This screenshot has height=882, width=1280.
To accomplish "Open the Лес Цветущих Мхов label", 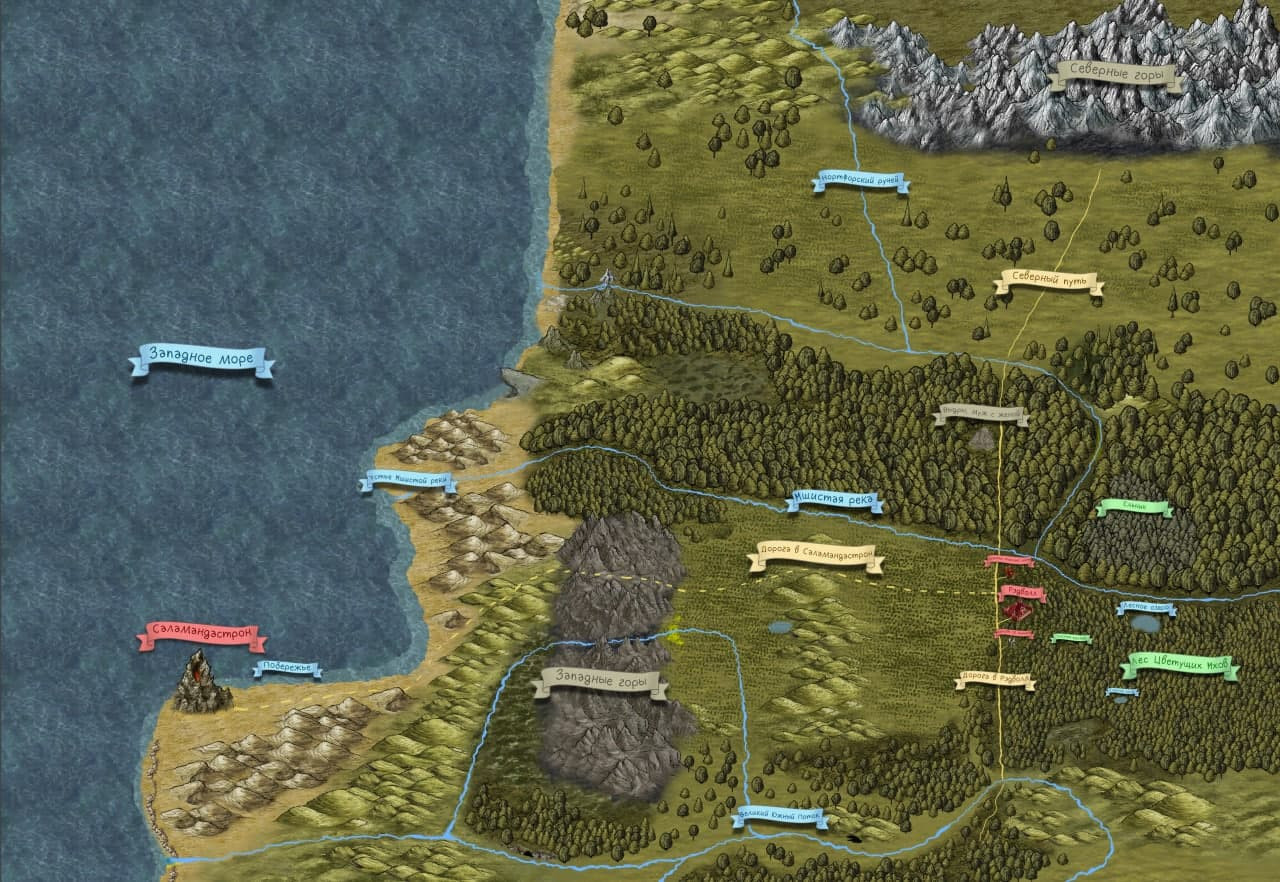I will pyautogui.click(x=1180, y=667).
